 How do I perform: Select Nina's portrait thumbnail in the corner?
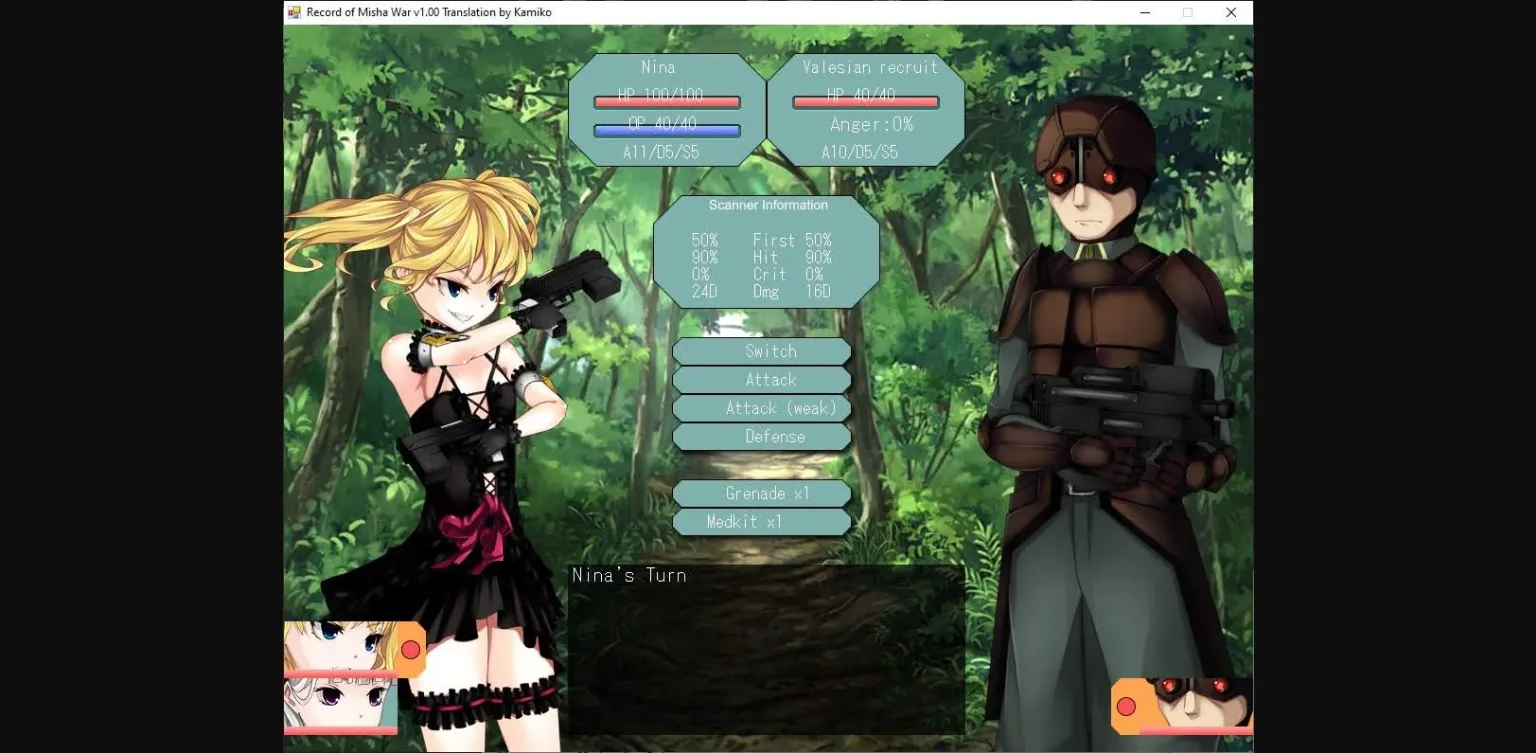[x=340, y=650]
